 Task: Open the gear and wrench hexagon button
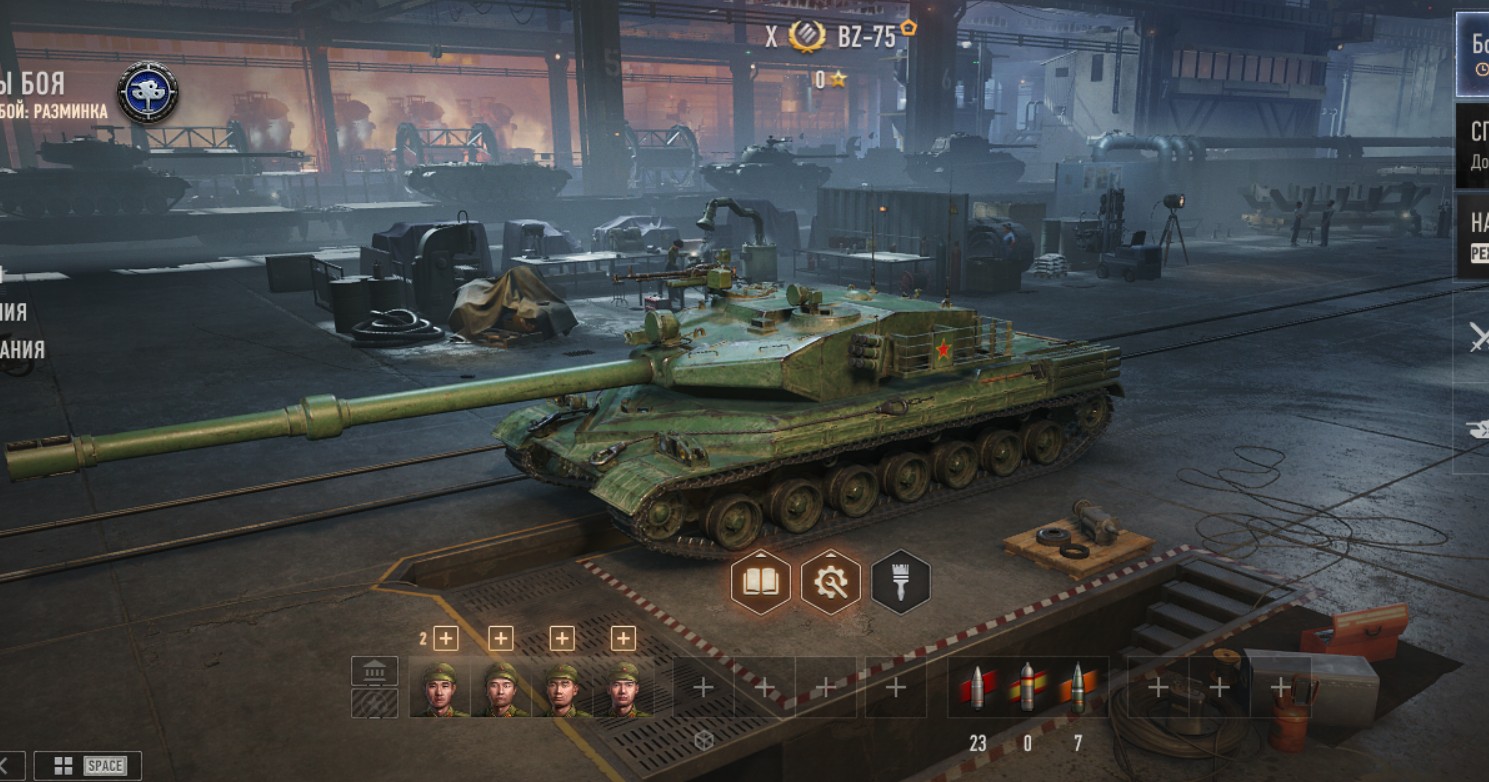831,582
